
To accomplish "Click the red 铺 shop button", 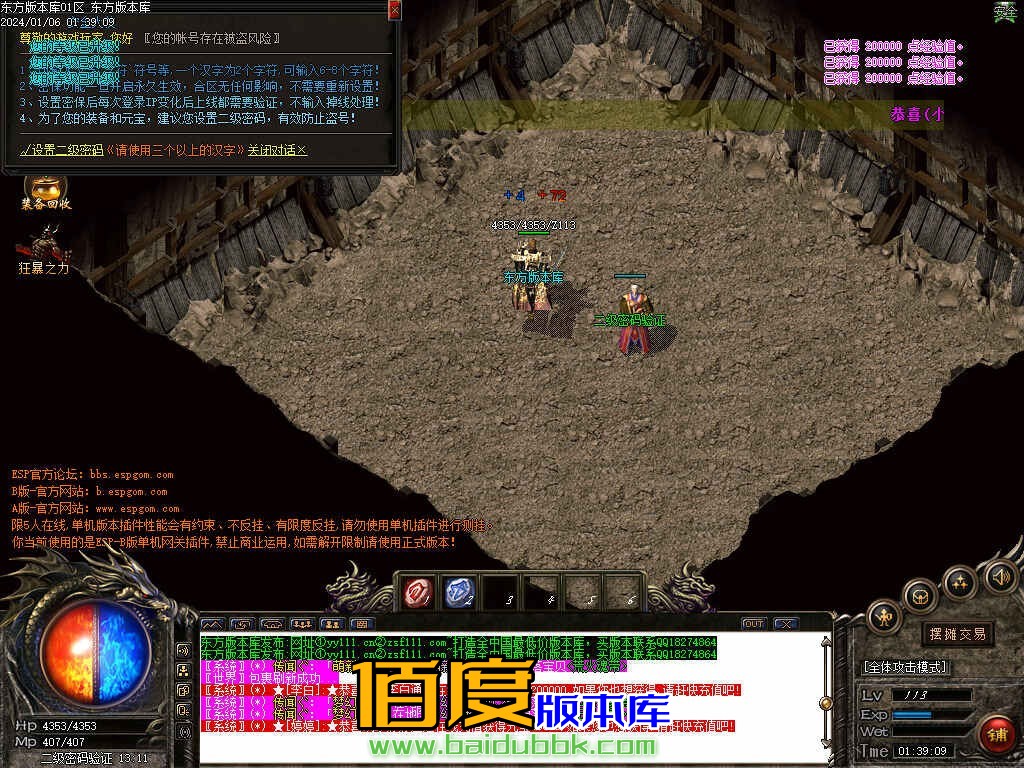I will 995,734.
